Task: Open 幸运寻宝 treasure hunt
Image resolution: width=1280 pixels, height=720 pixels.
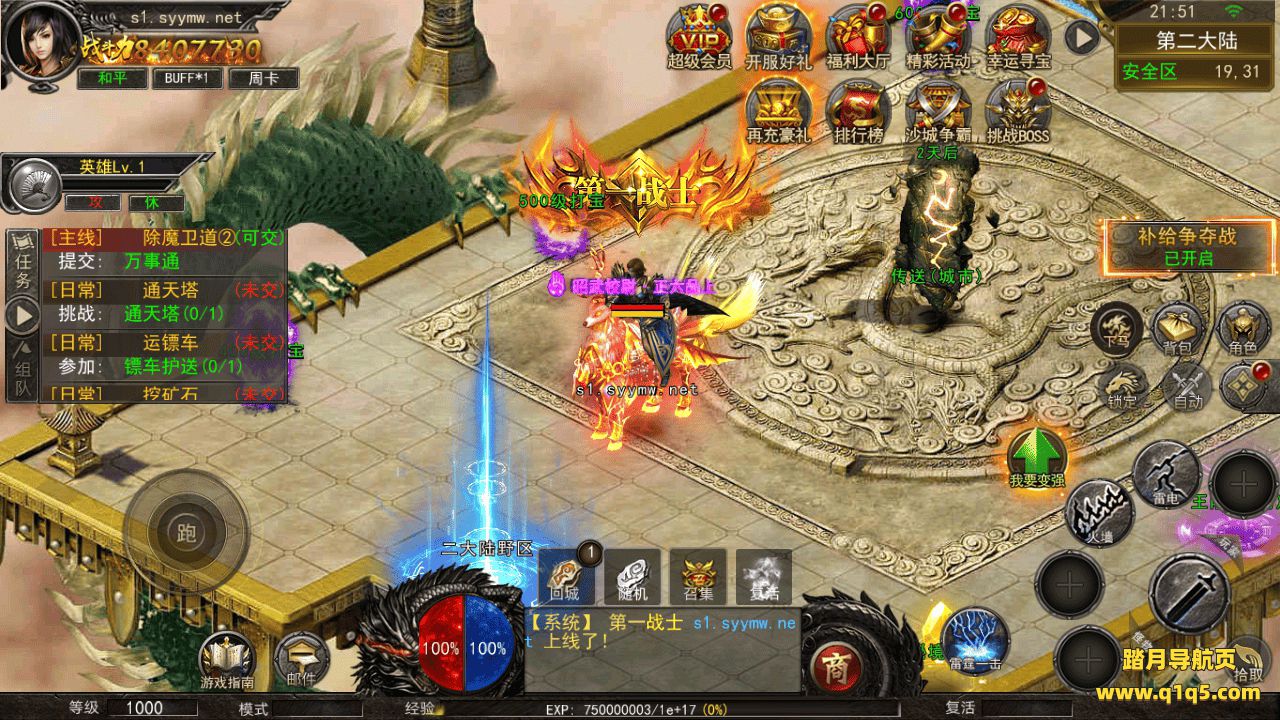Action: [x=1018, y=34]
